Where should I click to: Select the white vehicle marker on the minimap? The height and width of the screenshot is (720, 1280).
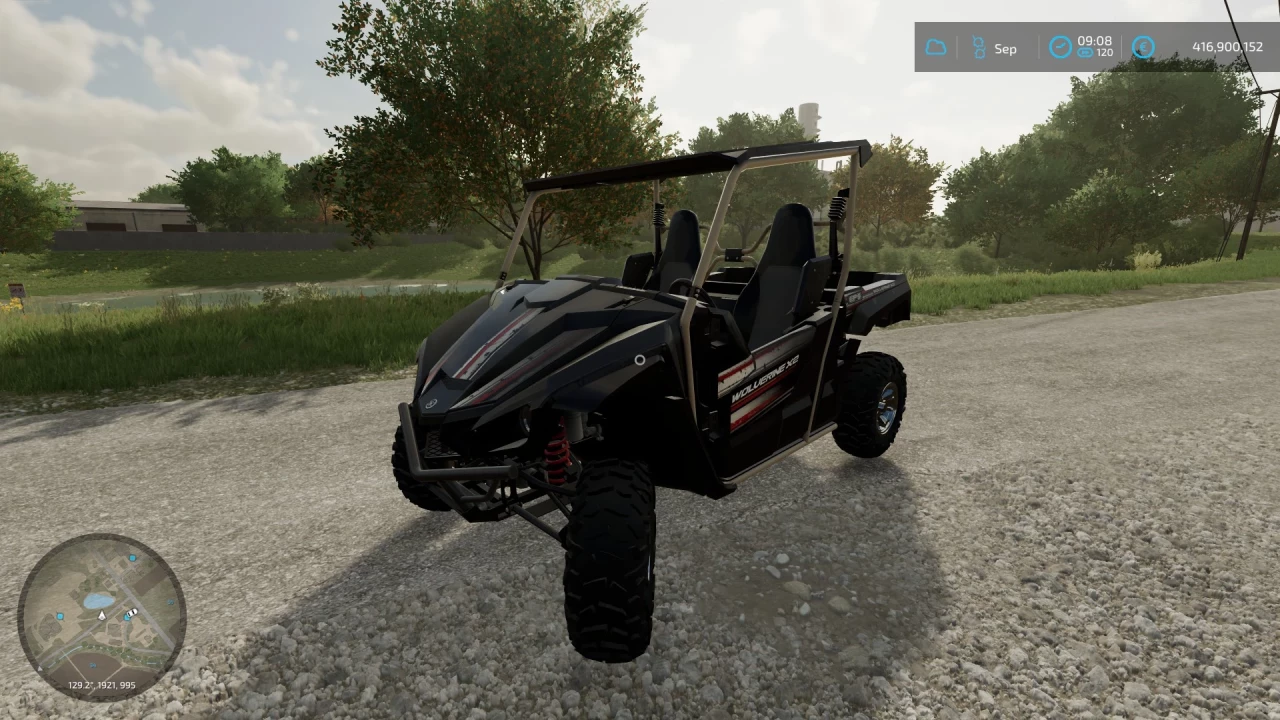(132, 612)
